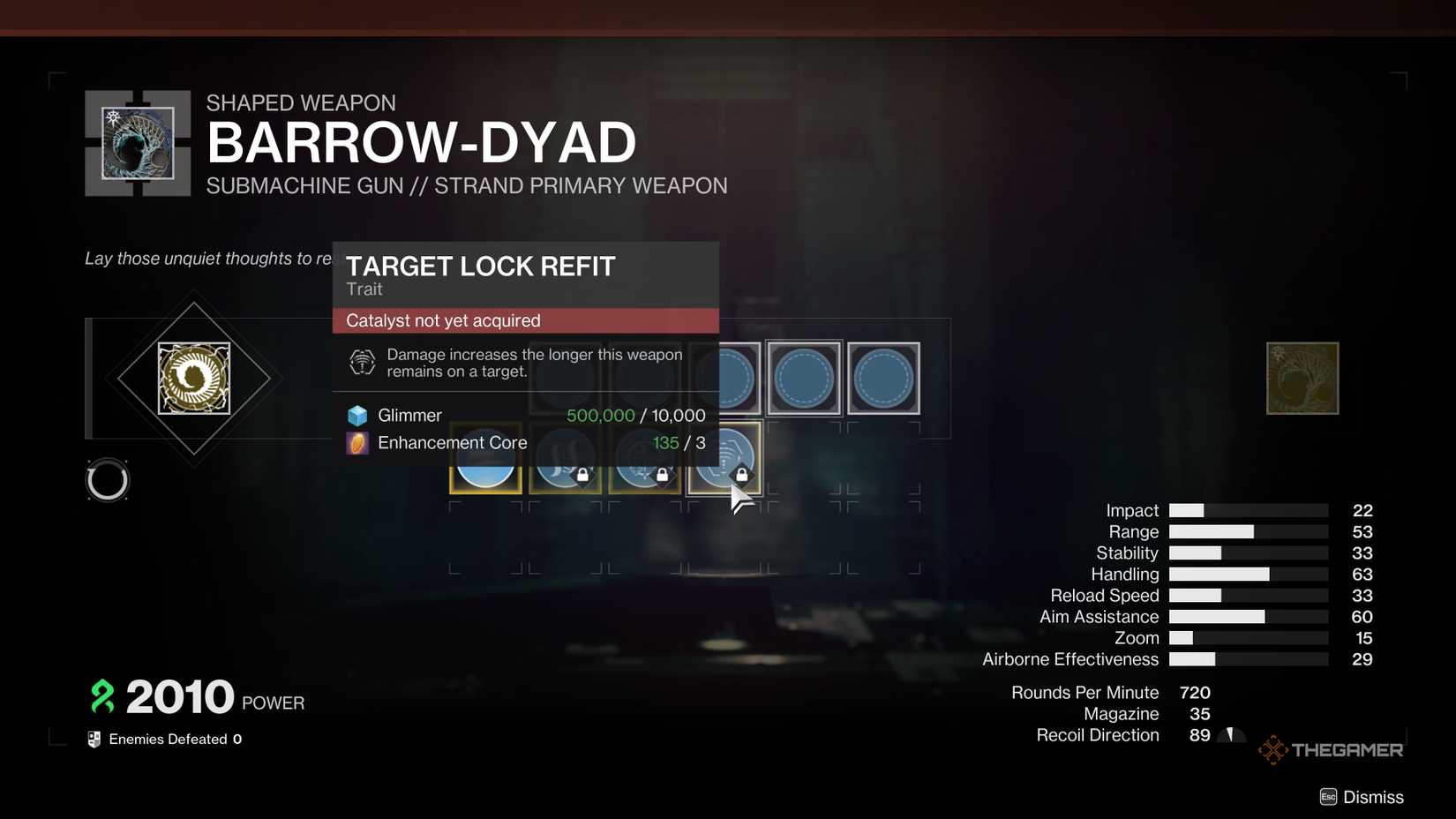The width and height of the screenshot is (1456, 819).
Task: Click the Glimmer currency cube icon
Action: pos(356,415)
